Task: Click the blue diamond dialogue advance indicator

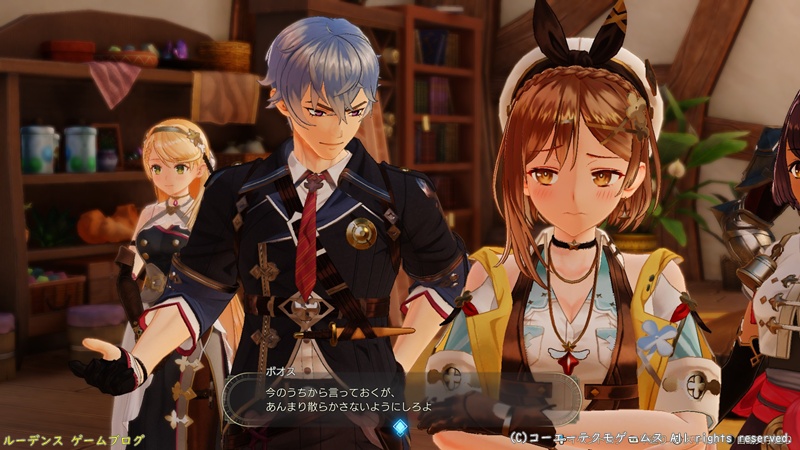Action: coord(400,427)
